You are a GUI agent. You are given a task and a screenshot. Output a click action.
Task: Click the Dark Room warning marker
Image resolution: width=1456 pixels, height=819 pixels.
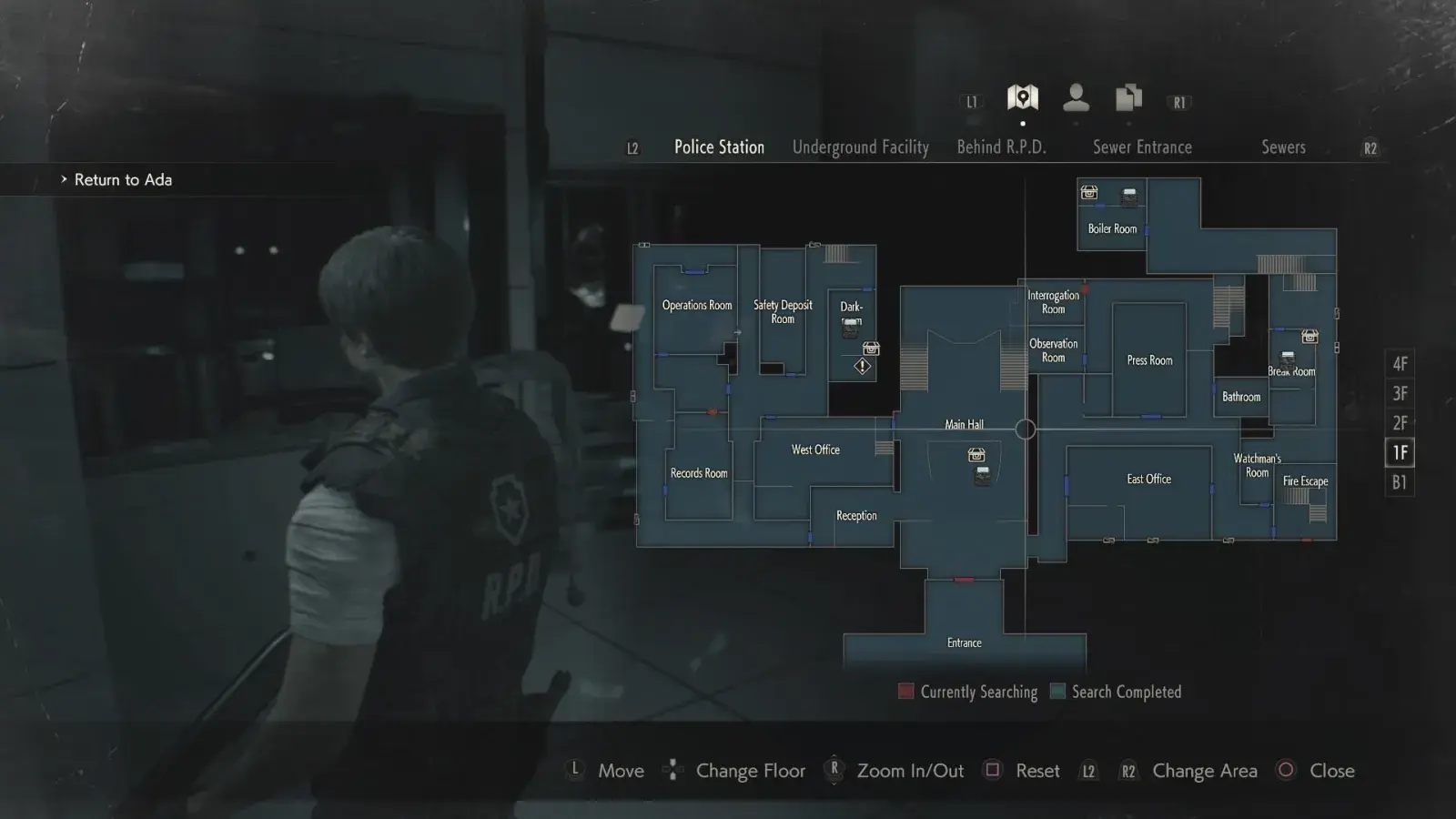tap(862, 367)
